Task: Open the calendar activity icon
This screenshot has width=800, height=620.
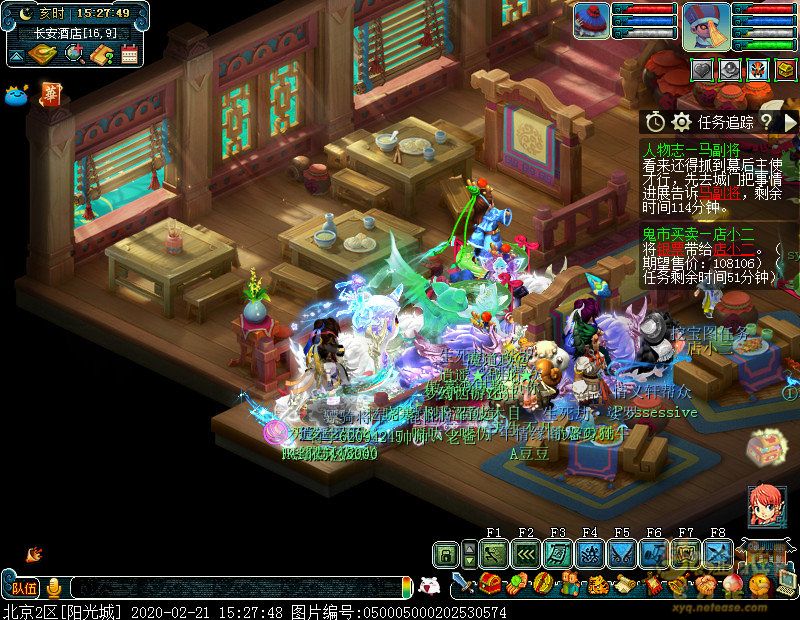Action: click(x=128, y=54)
